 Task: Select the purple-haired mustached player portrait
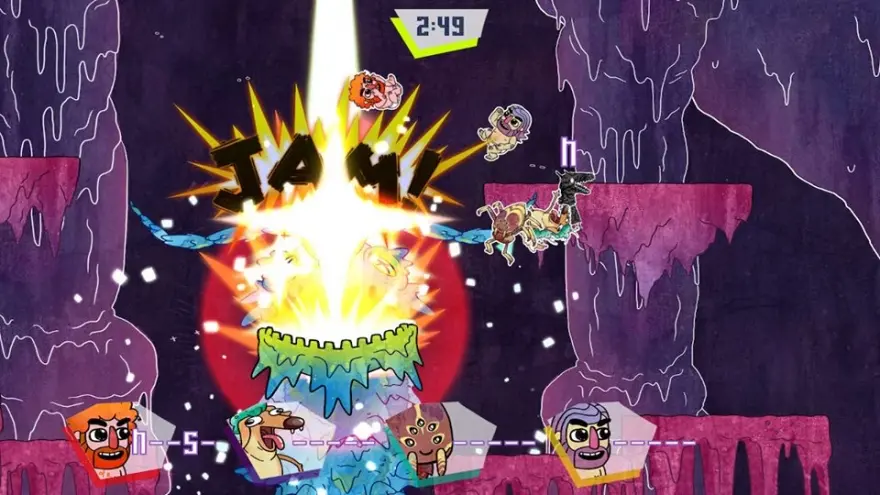583,438
